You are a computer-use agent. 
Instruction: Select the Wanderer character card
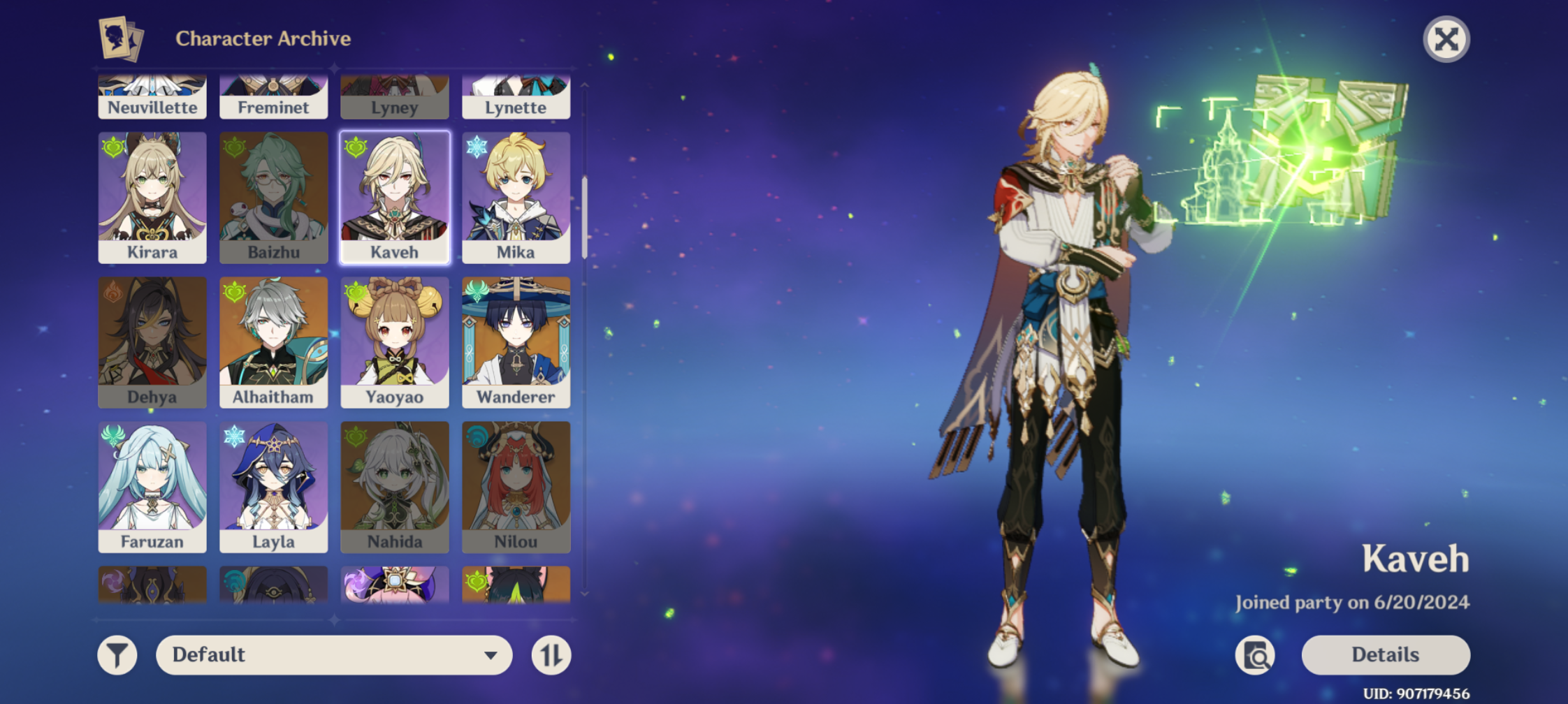(516, 342)
